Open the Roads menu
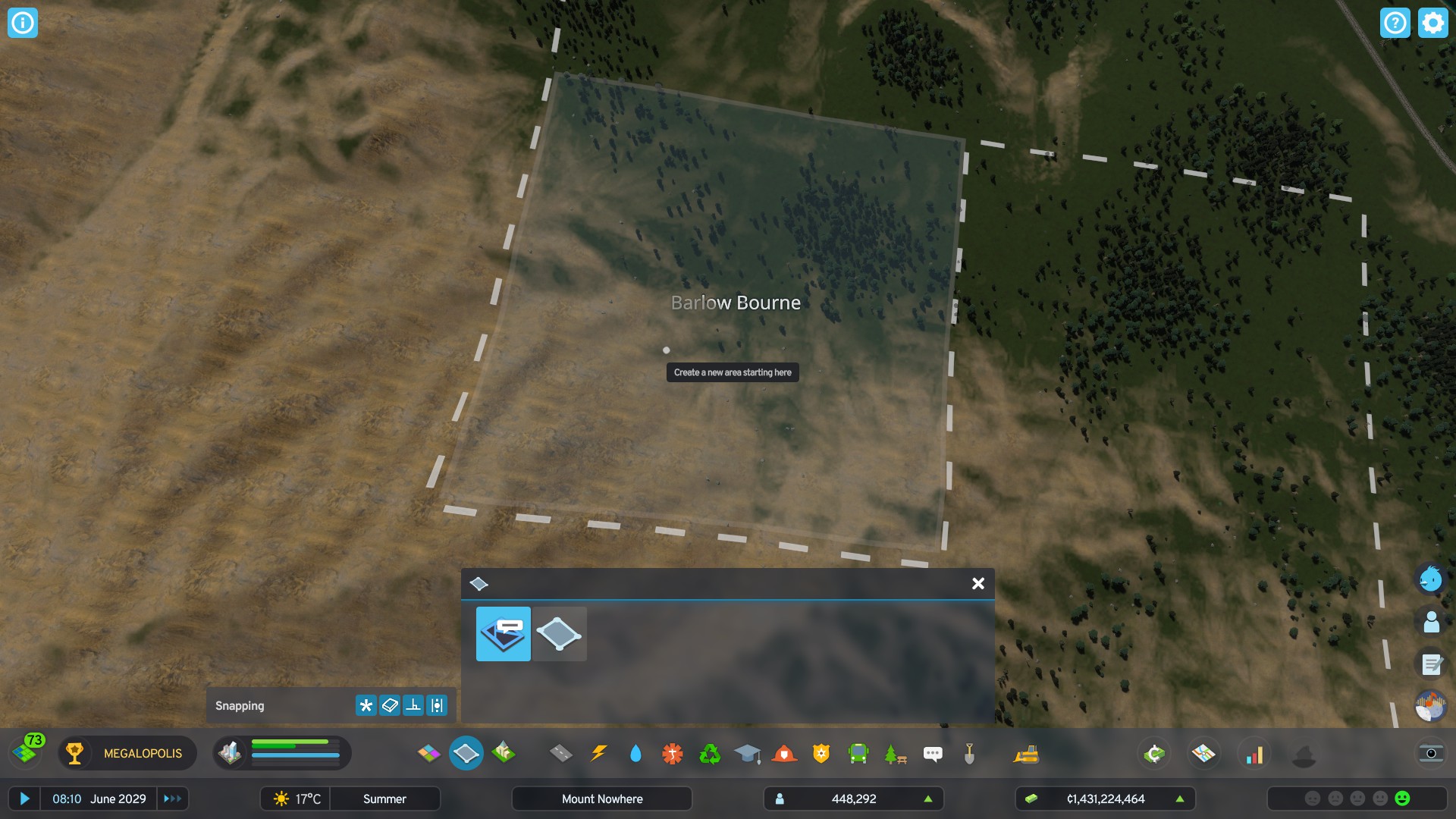The image size is (1456, 819). [x=560, y=753]
